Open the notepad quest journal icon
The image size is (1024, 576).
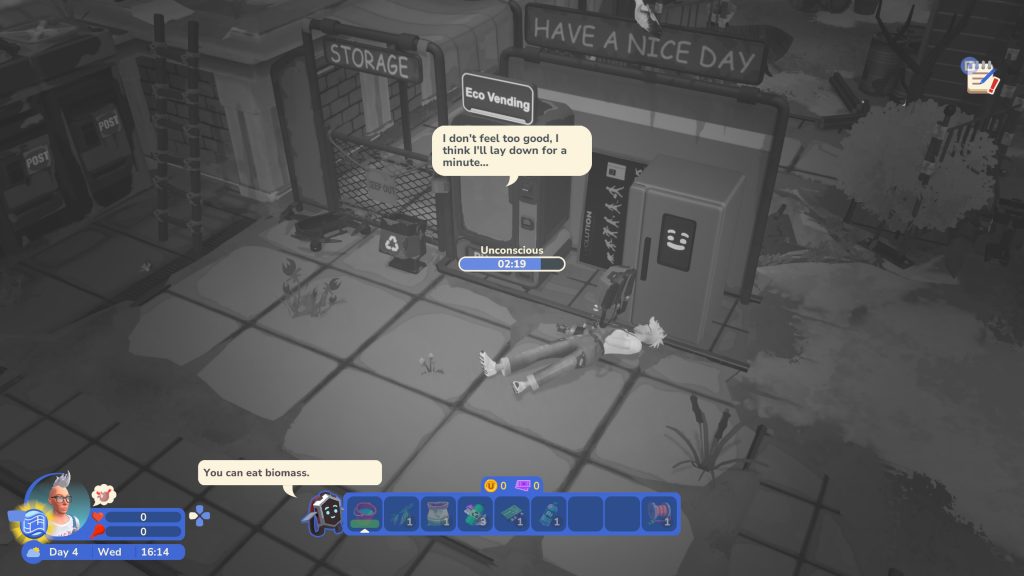click(980, 76)
